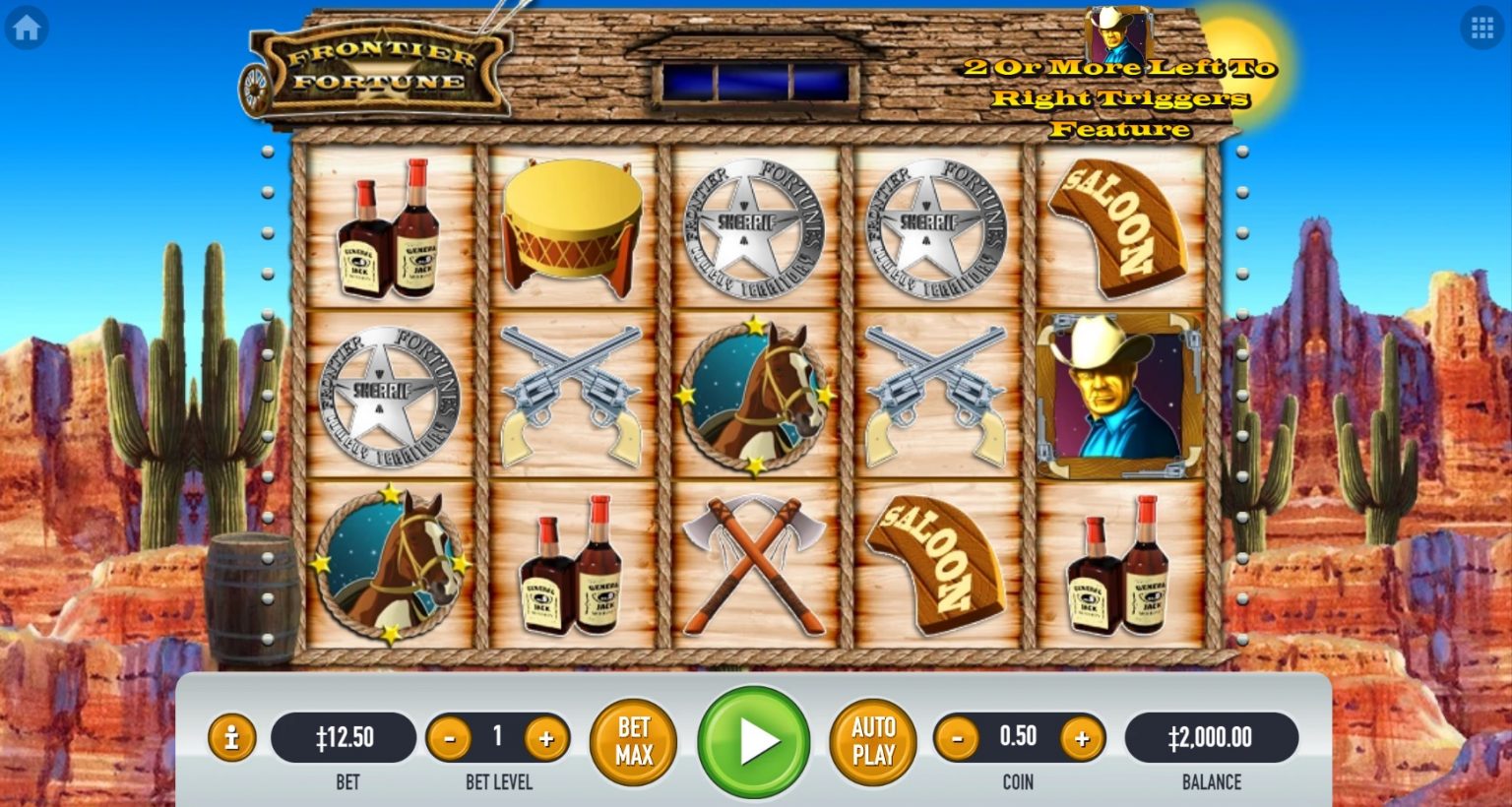Select the horse portrait symbol on reel three
Viewport: 1512px width, 807px height.
(x=754, y=394)
